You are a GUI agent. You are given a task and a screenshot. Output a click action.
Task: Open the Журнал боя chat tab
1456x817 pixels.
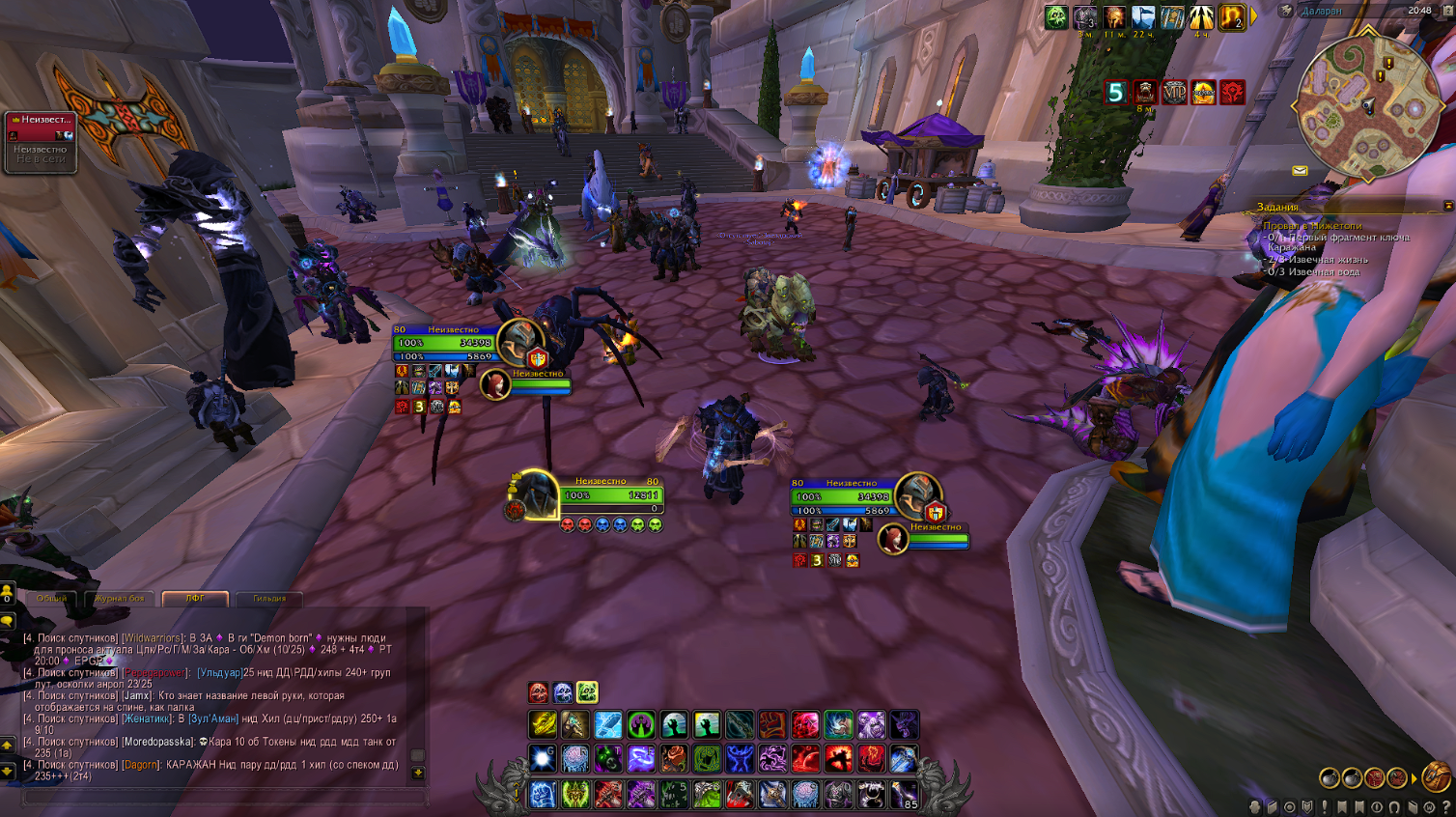[120, 599]
